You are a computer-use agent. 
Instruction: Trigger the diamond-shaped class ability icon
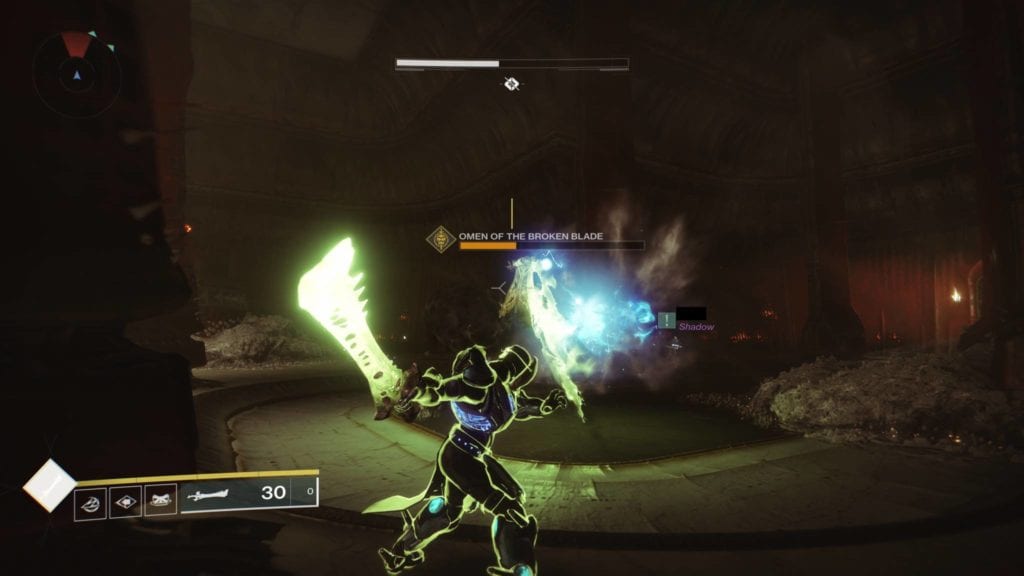click(125, 500)
